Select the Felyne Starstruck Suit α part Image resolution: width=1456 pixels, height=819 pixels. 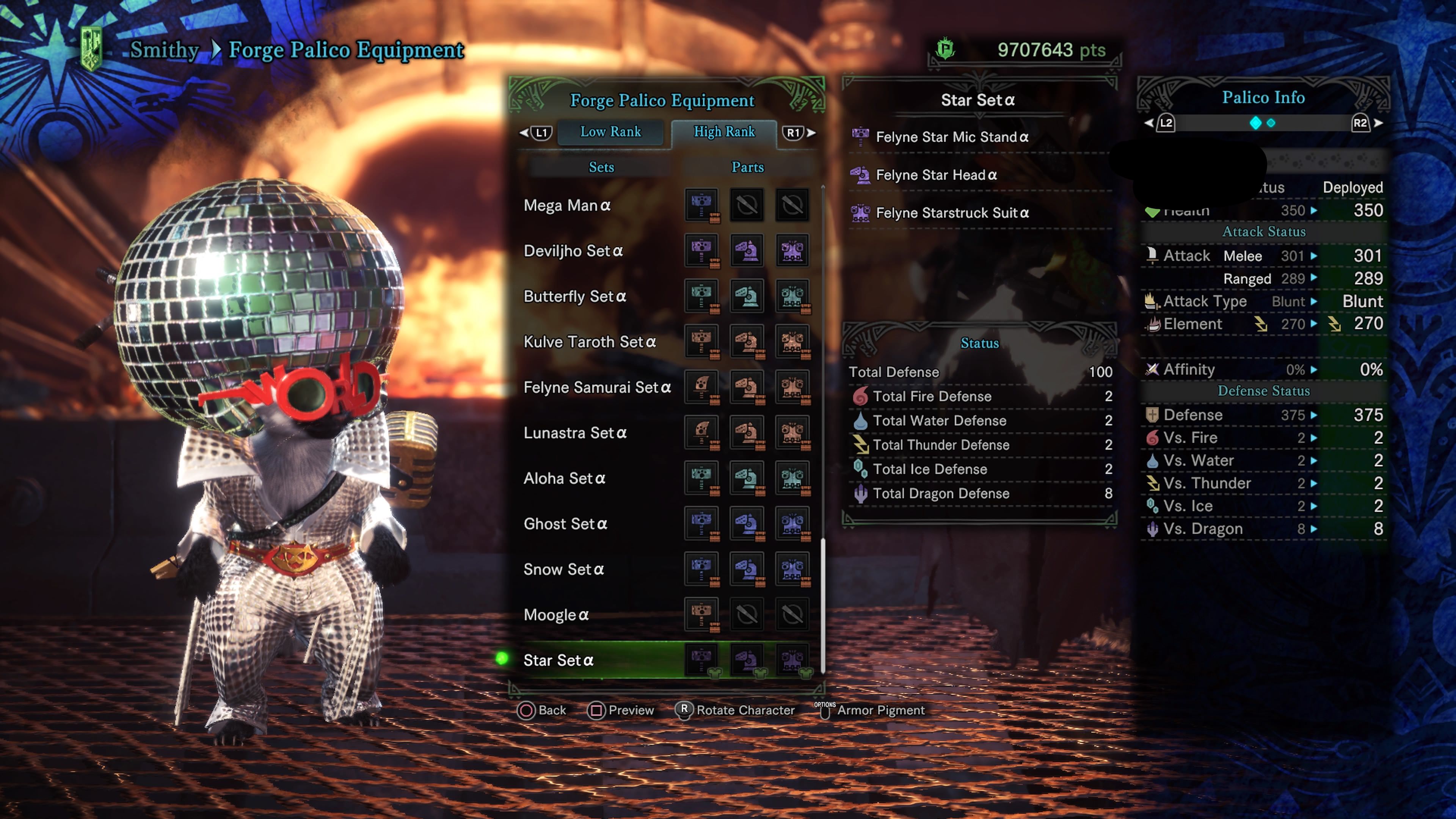pyautogui.click(x=952, y=213)
